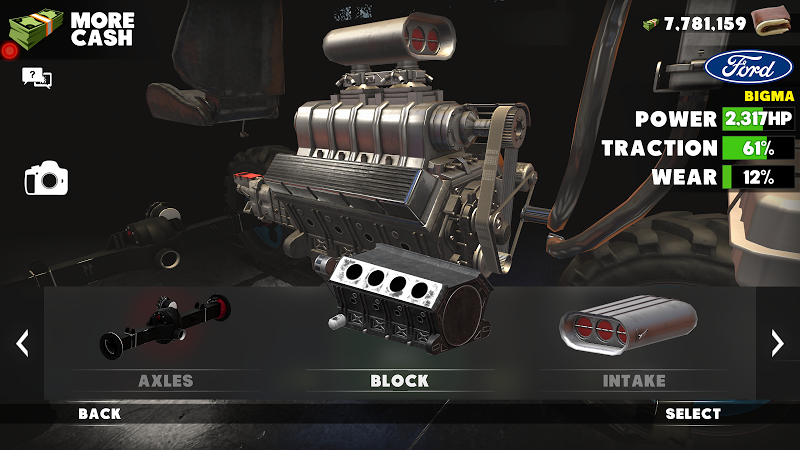Open the help chat bubble icon
The image size is (800, 450).
tap(36, 77)
